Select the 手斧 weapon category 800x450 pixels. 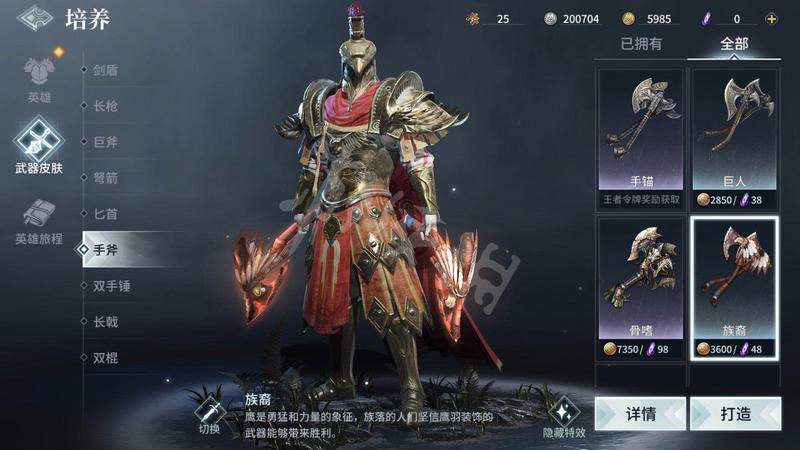point(106,250)
